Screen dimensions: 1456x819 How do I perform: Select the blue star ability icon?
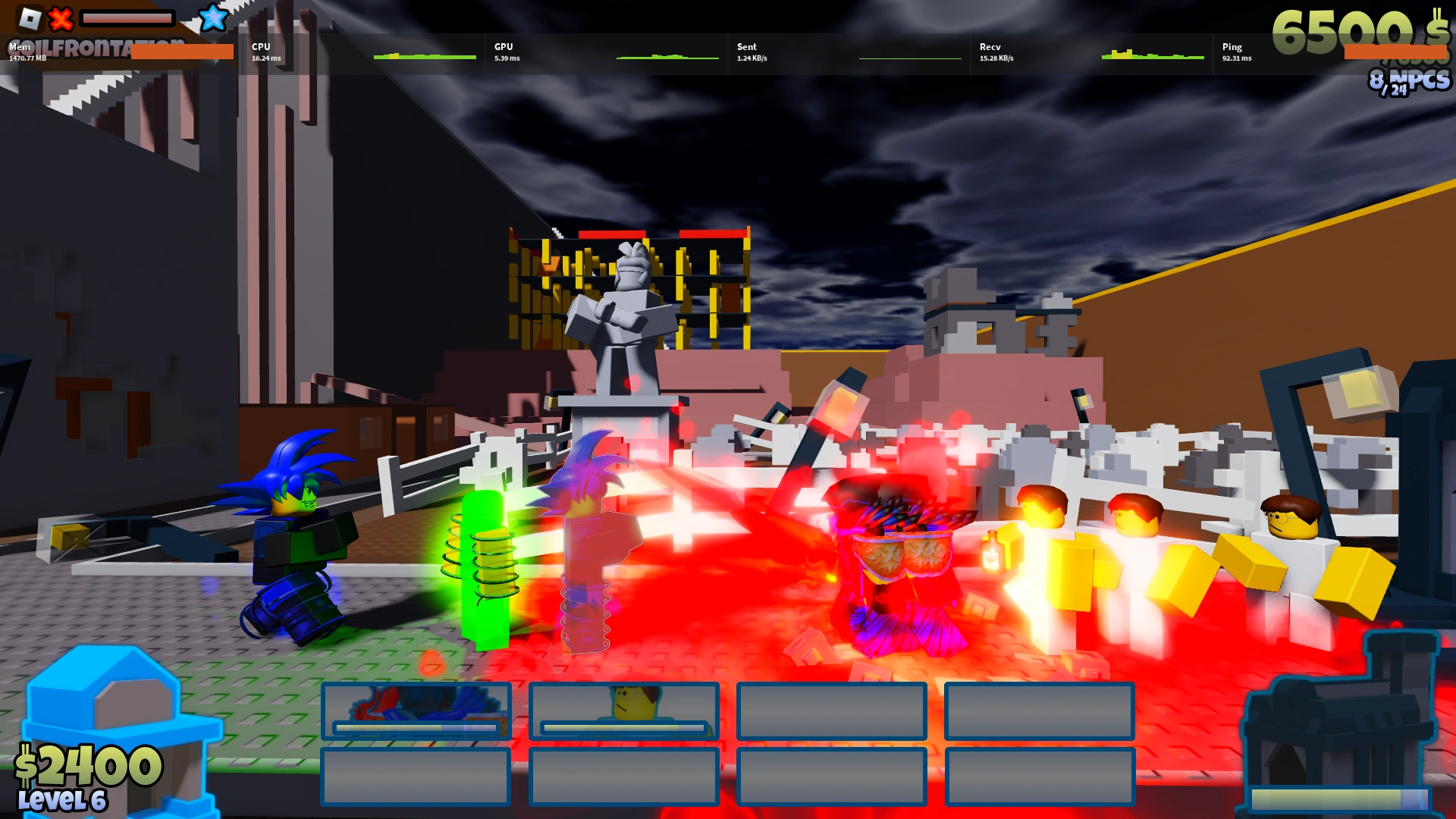pos(213,18)
